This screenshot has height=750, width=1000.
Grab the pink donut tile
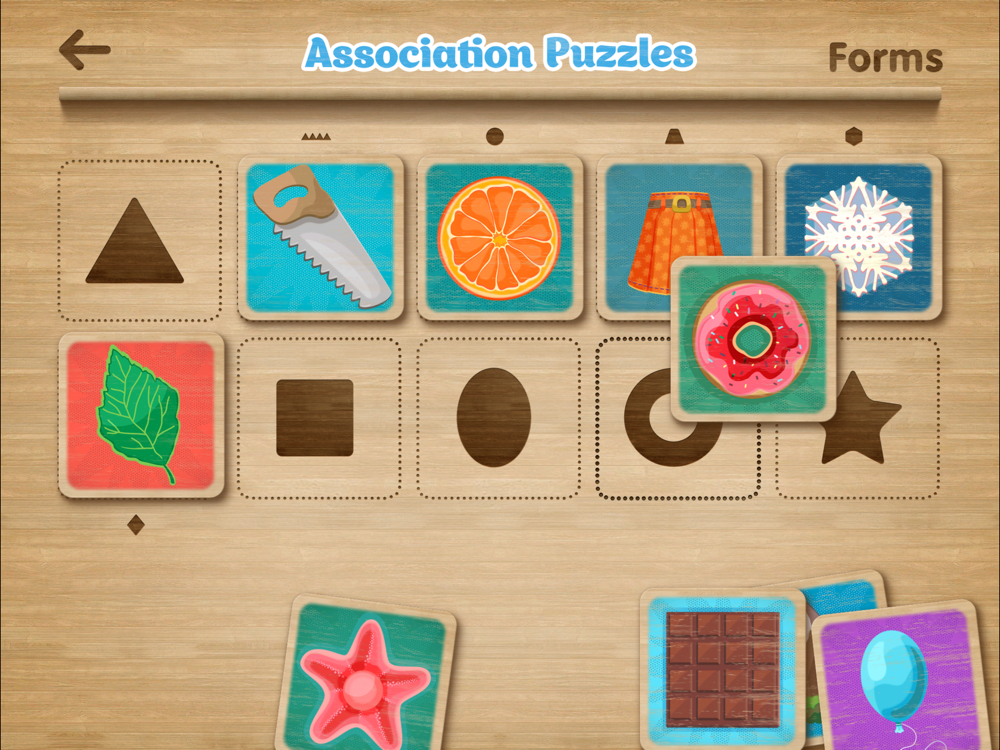coord(755,340)
